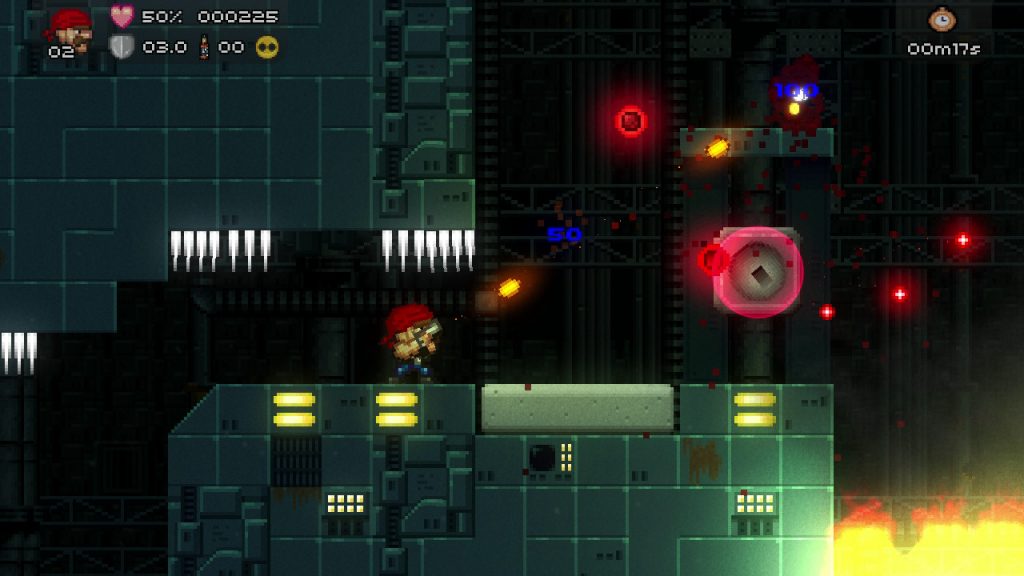Click the red bandana player portrait
The width and height of the screenshot is (1024, 576).
tap(71, 26)
